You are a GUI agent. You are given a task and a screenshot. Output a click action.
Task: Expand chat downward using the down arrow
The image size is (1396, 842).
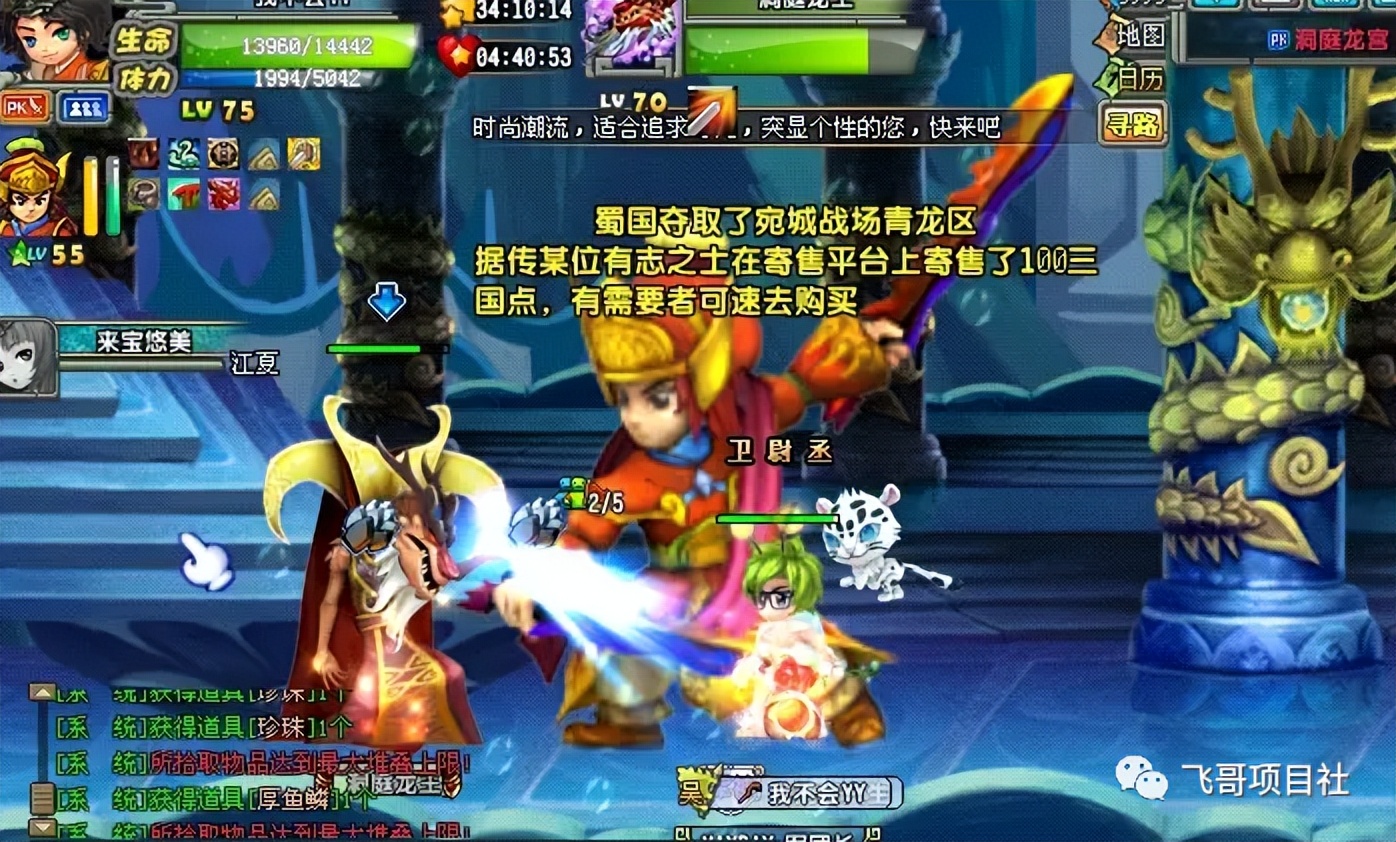43,825
